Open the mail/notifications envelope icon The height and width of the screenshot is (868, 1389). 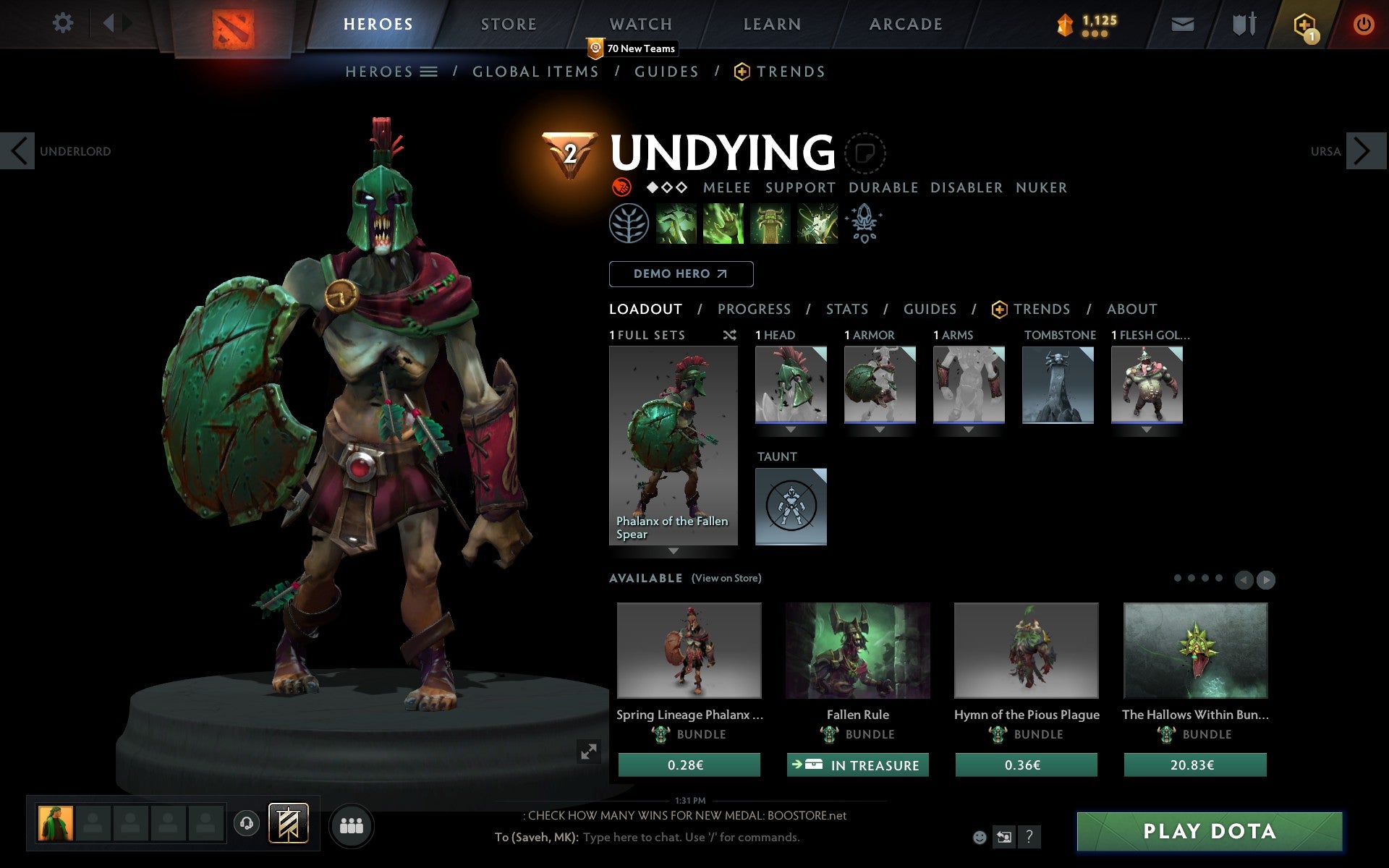coord(1182,23)
